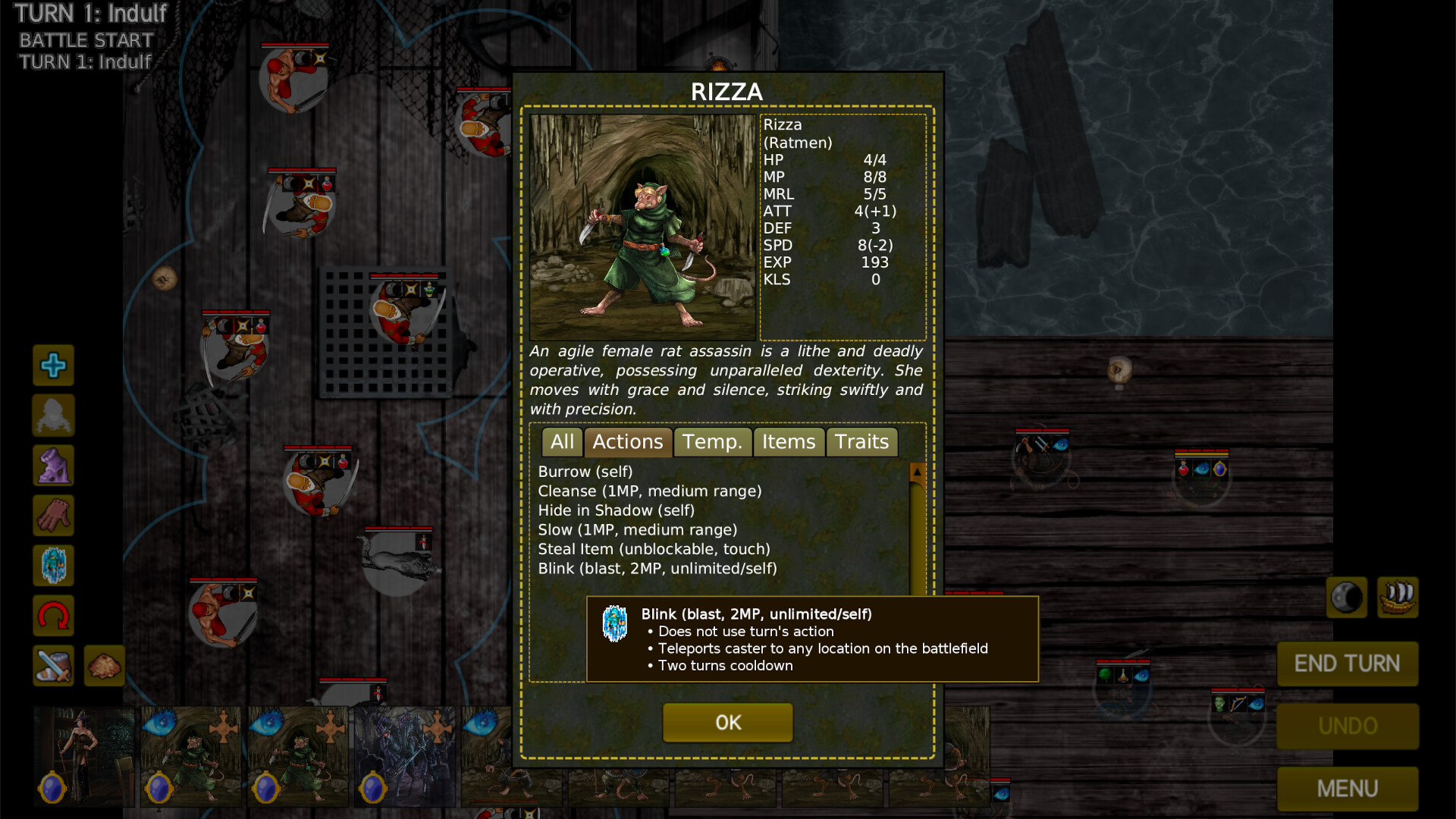Screen dimensions: 1456x819
Task: Click the ghost icon on left sidebar
Action: click(x=53, y=415)
